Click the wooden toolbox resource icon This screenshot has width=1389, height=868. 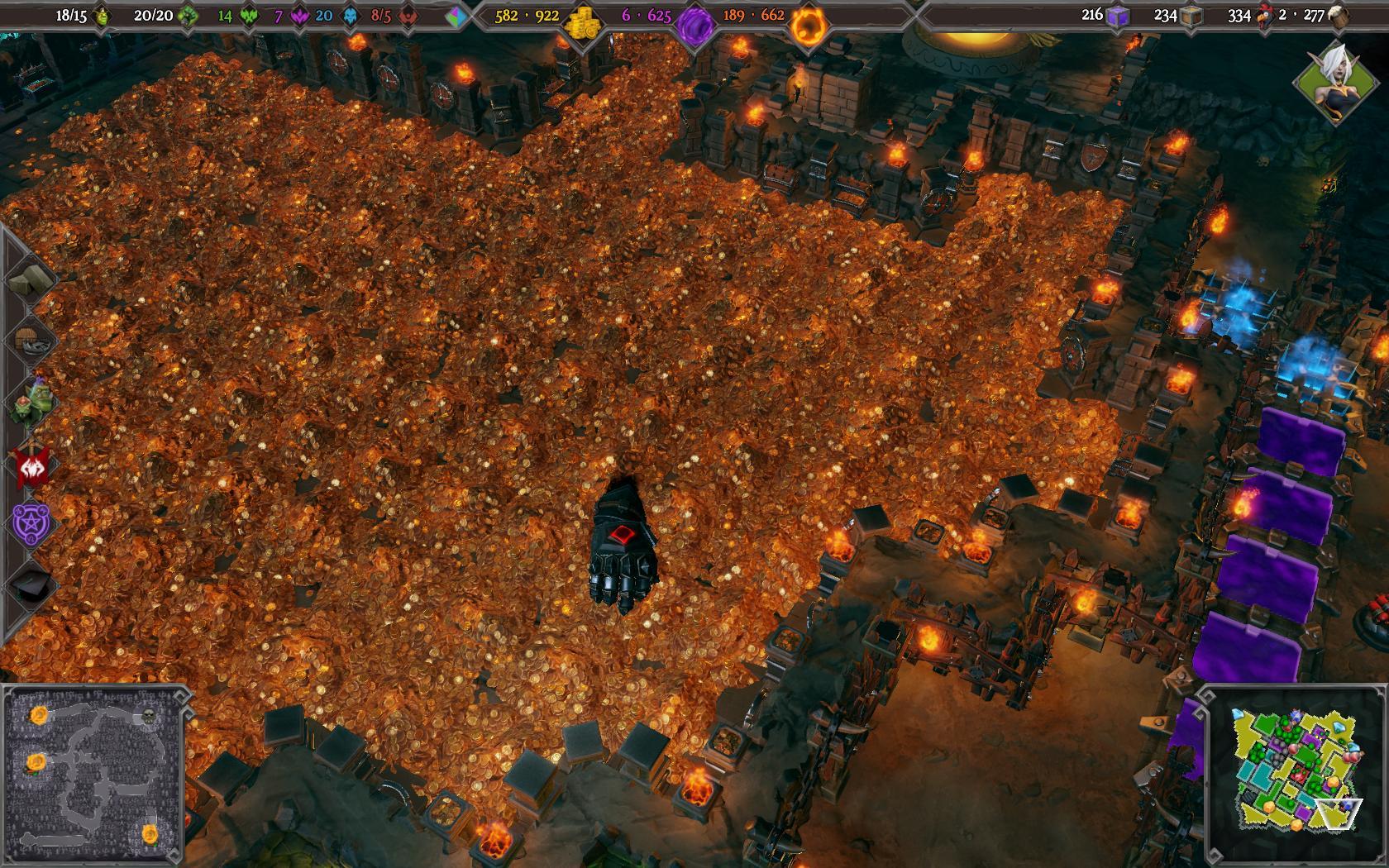click(1190, 16)
